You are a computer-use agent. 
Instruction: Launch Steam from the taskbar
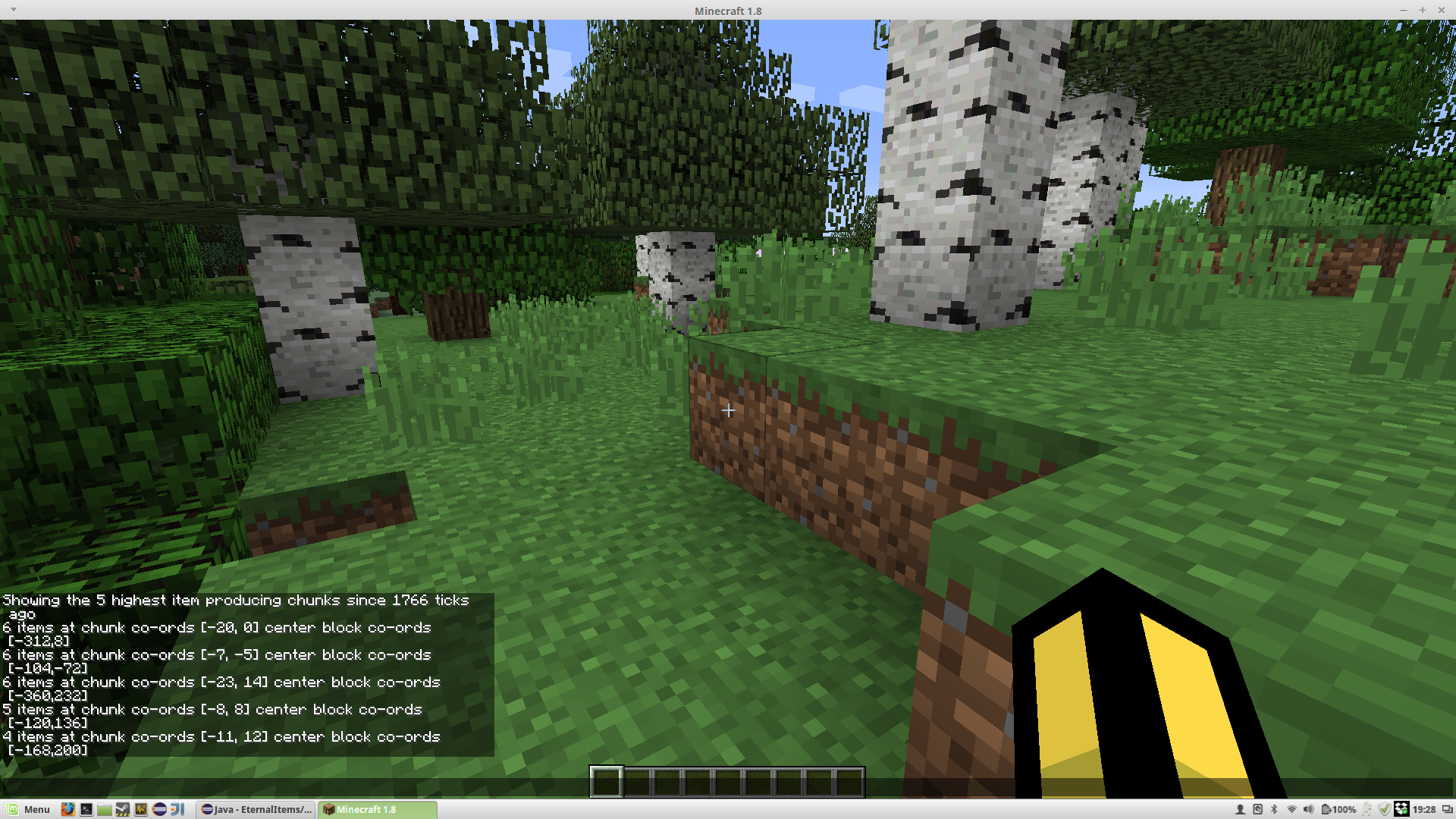click(x=123, y=809)
